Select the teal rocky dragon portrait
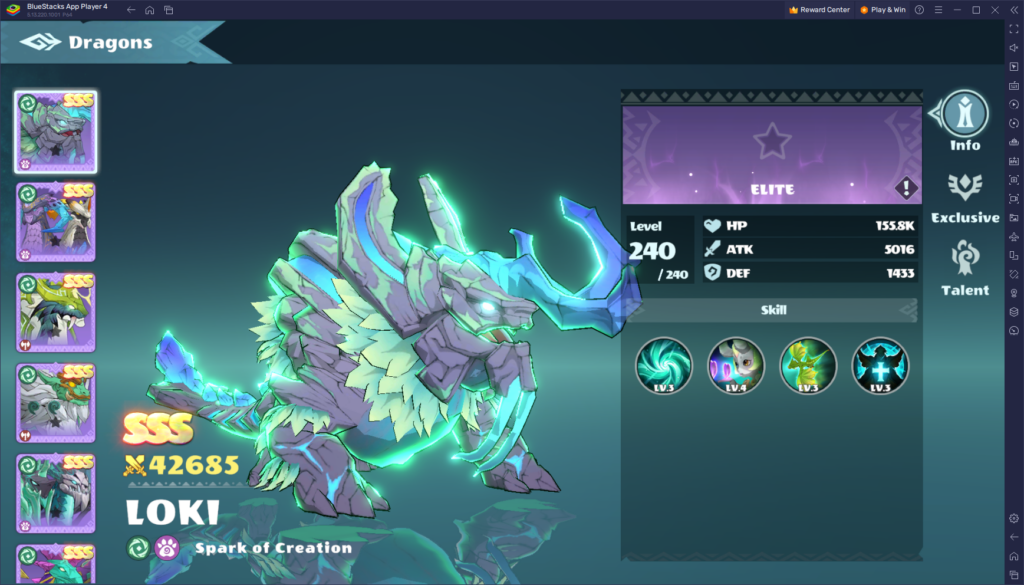The height and width of the screenshot is (585, 1024). tap(56, 493)
